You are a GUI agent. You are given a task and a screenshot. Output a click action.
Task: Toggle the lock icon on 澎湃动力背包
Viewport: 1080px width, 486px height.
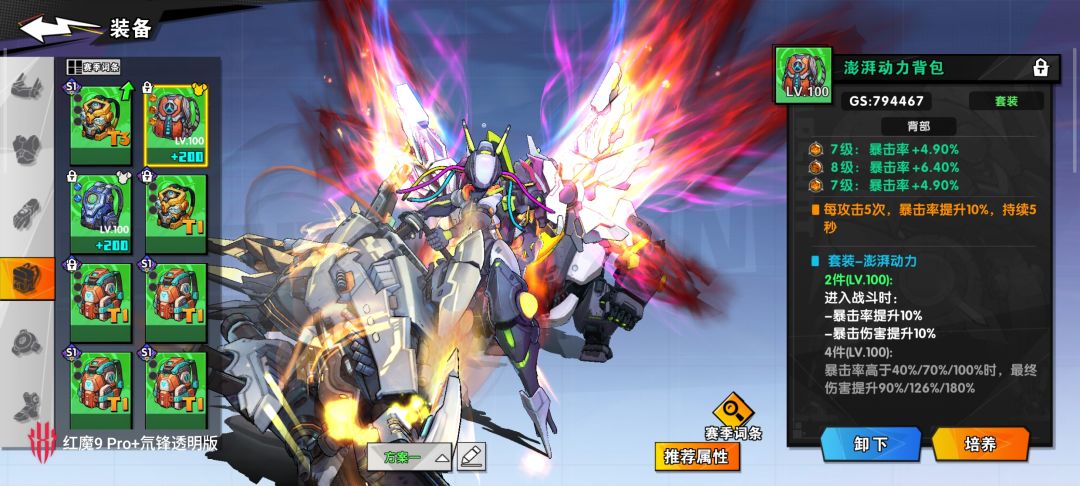pos(1040,68)
